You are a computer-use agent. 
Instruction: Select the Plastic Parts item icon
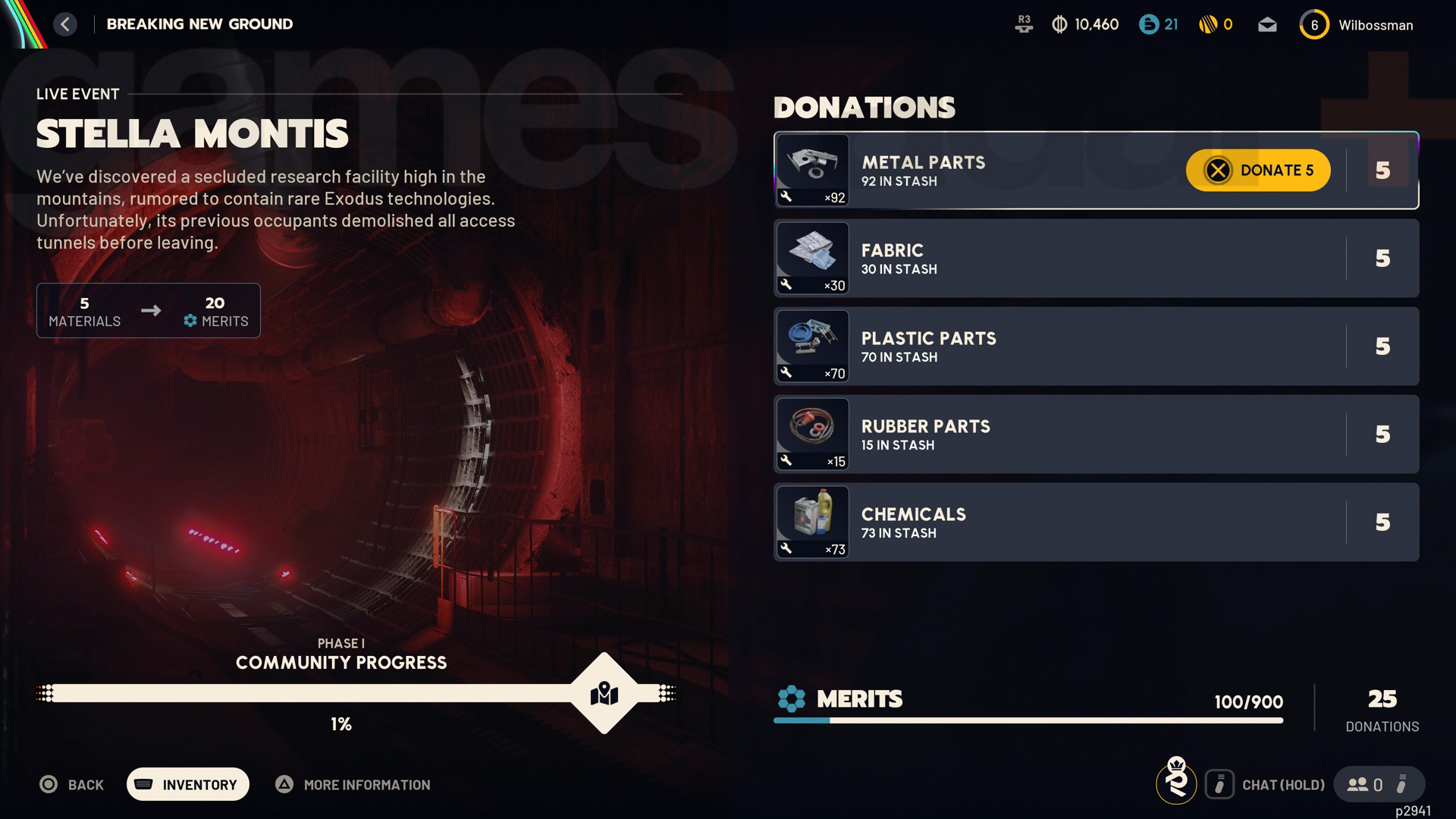pyautogui.click(x=812, y=345)
